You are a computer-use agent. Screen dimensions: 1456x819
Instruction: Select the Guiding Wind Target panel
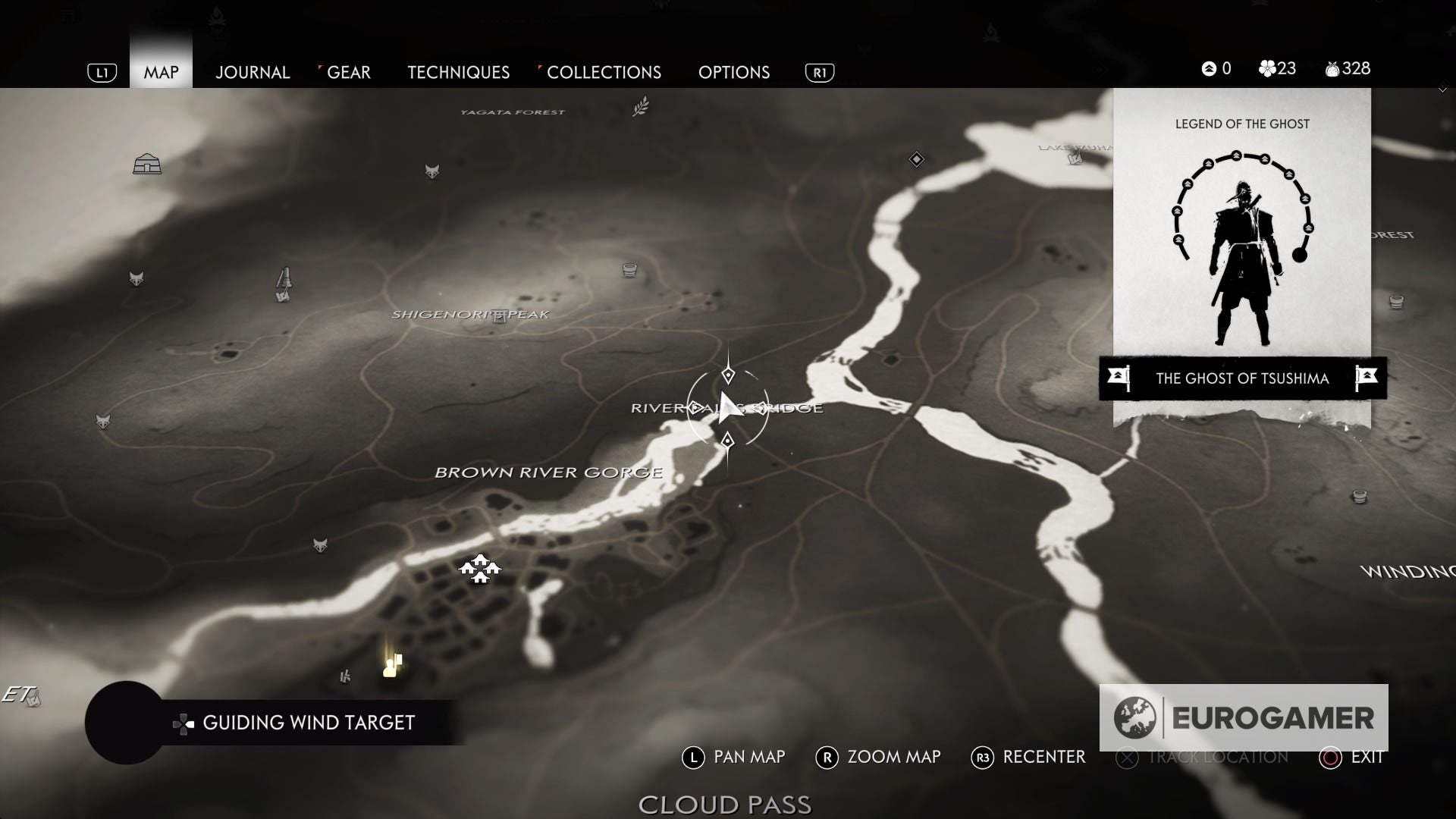point(308,723)
